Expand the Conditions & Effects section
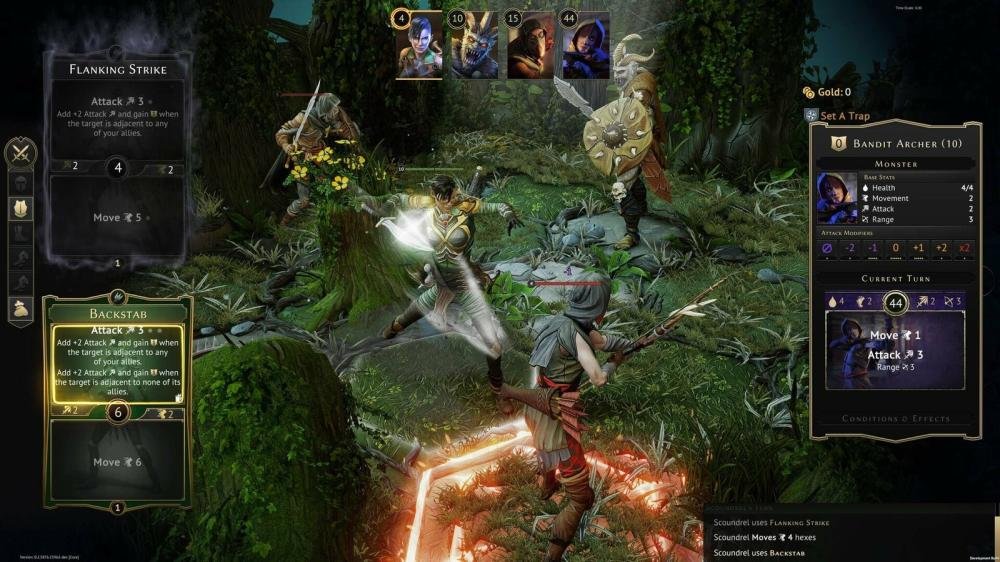The width and height of the screenshot is (1000, 562). pos(895,419)
